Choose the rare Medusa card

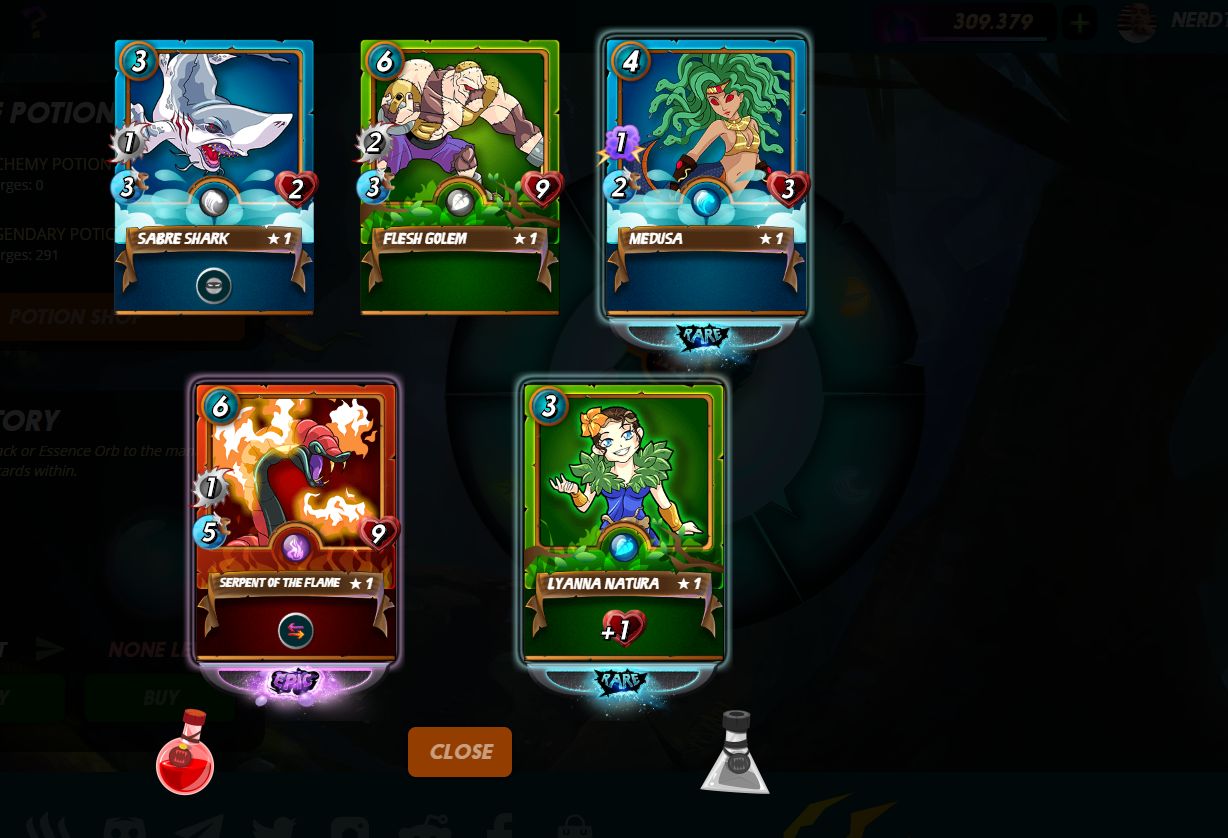click(x=705, y=177)
